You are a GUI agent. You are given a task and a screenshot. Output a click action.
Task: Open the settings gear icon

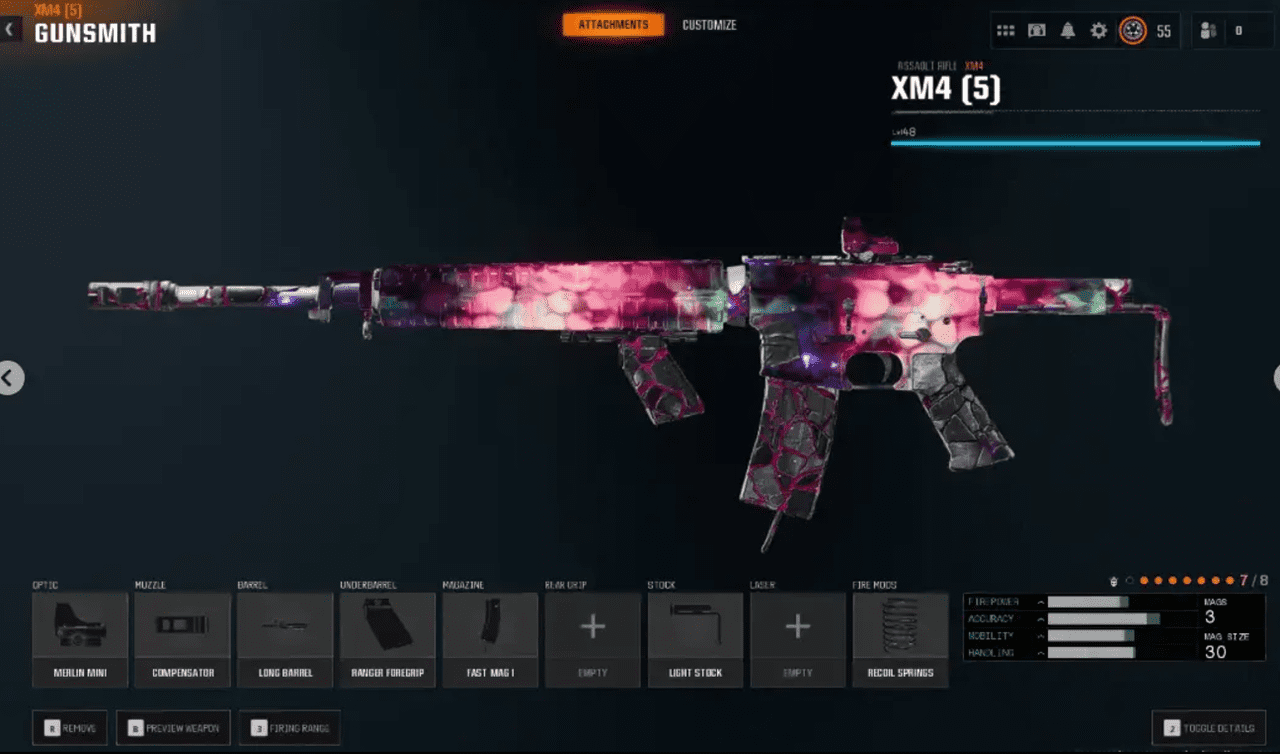tap(1099, 31)
